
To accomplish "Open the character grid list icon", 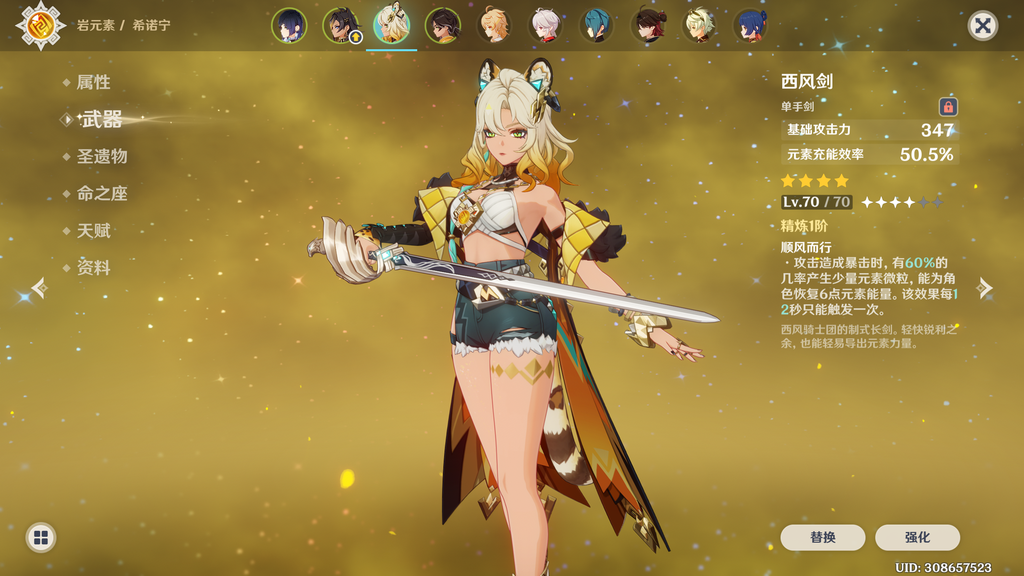I will tap(41, 538).
